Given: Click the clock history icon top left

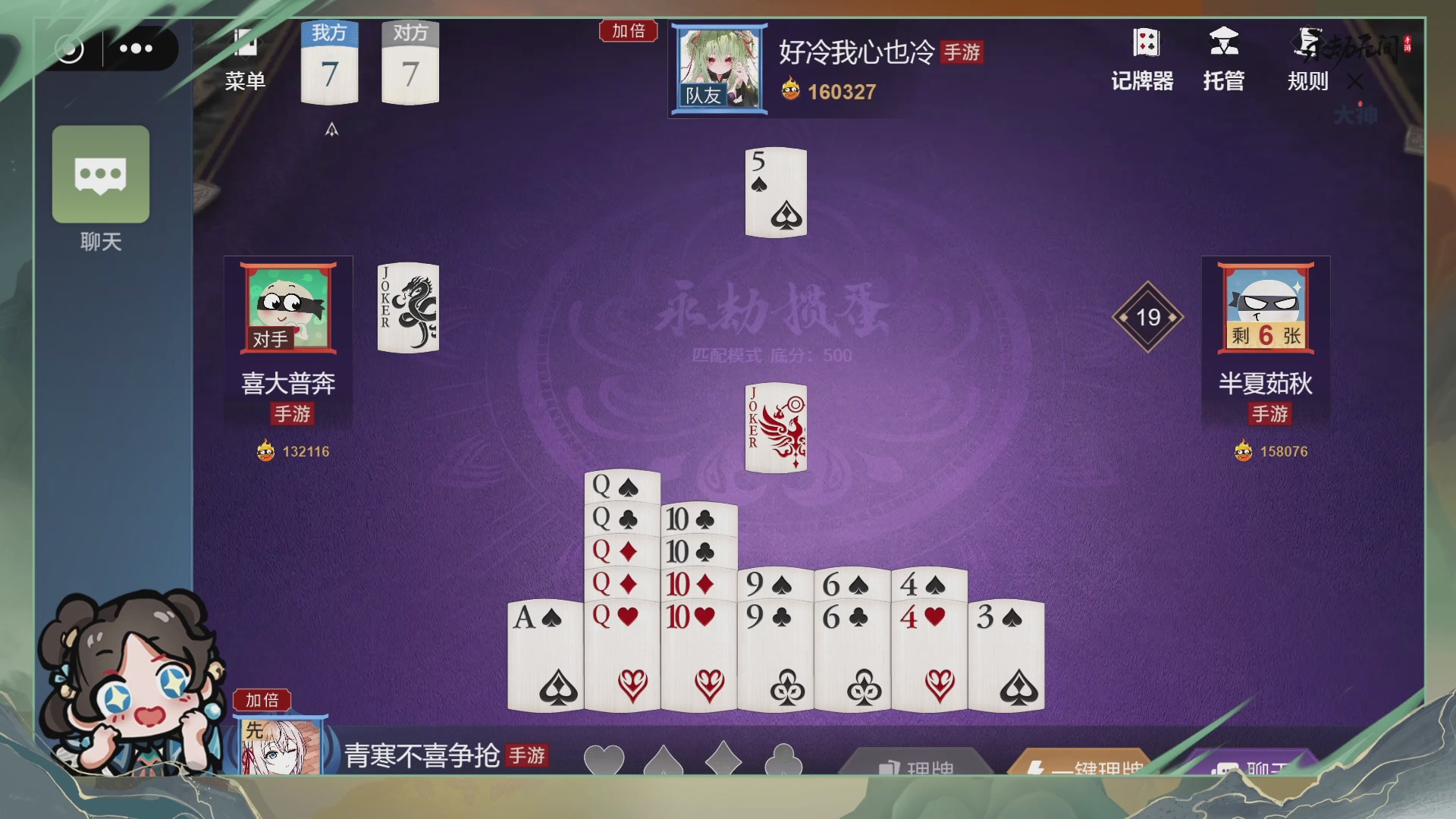Looking at the screenshot, I should [x=71, y=49].
